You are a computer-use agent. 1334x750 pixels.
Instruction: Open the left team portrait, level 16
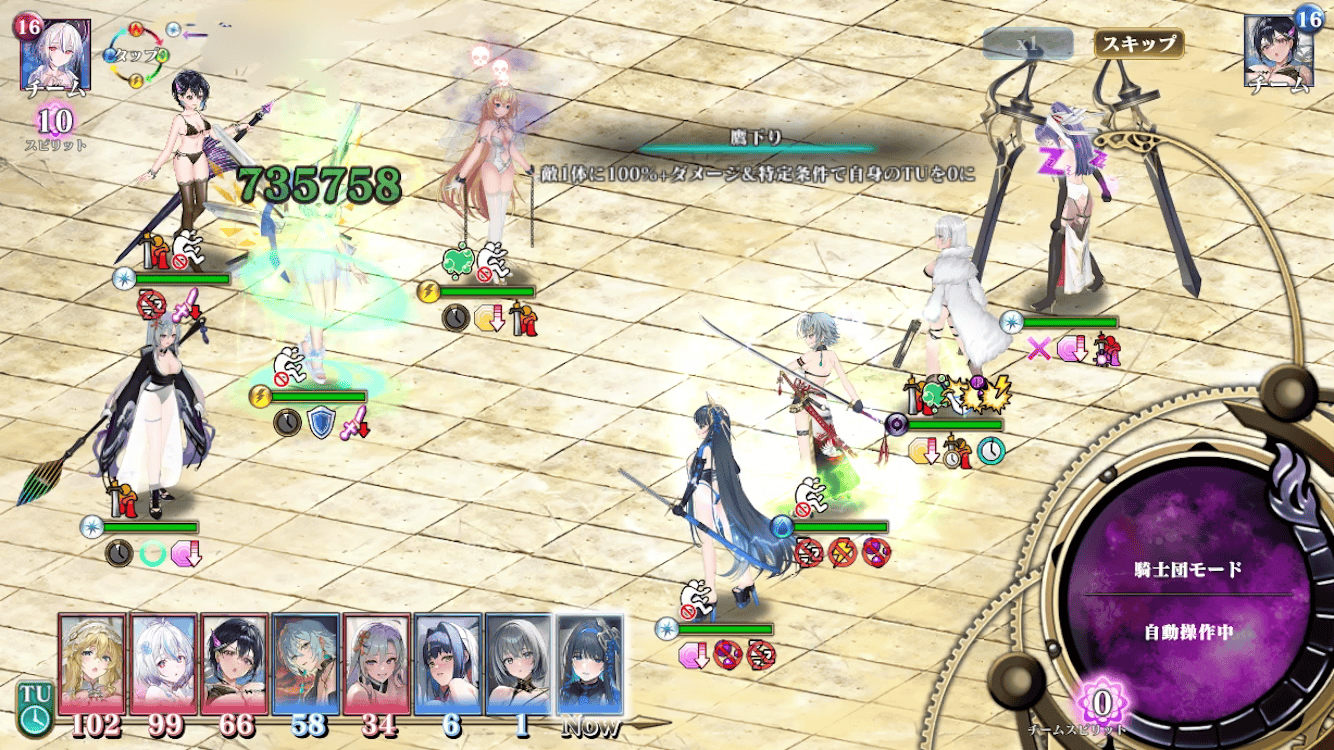click(55, 53)
